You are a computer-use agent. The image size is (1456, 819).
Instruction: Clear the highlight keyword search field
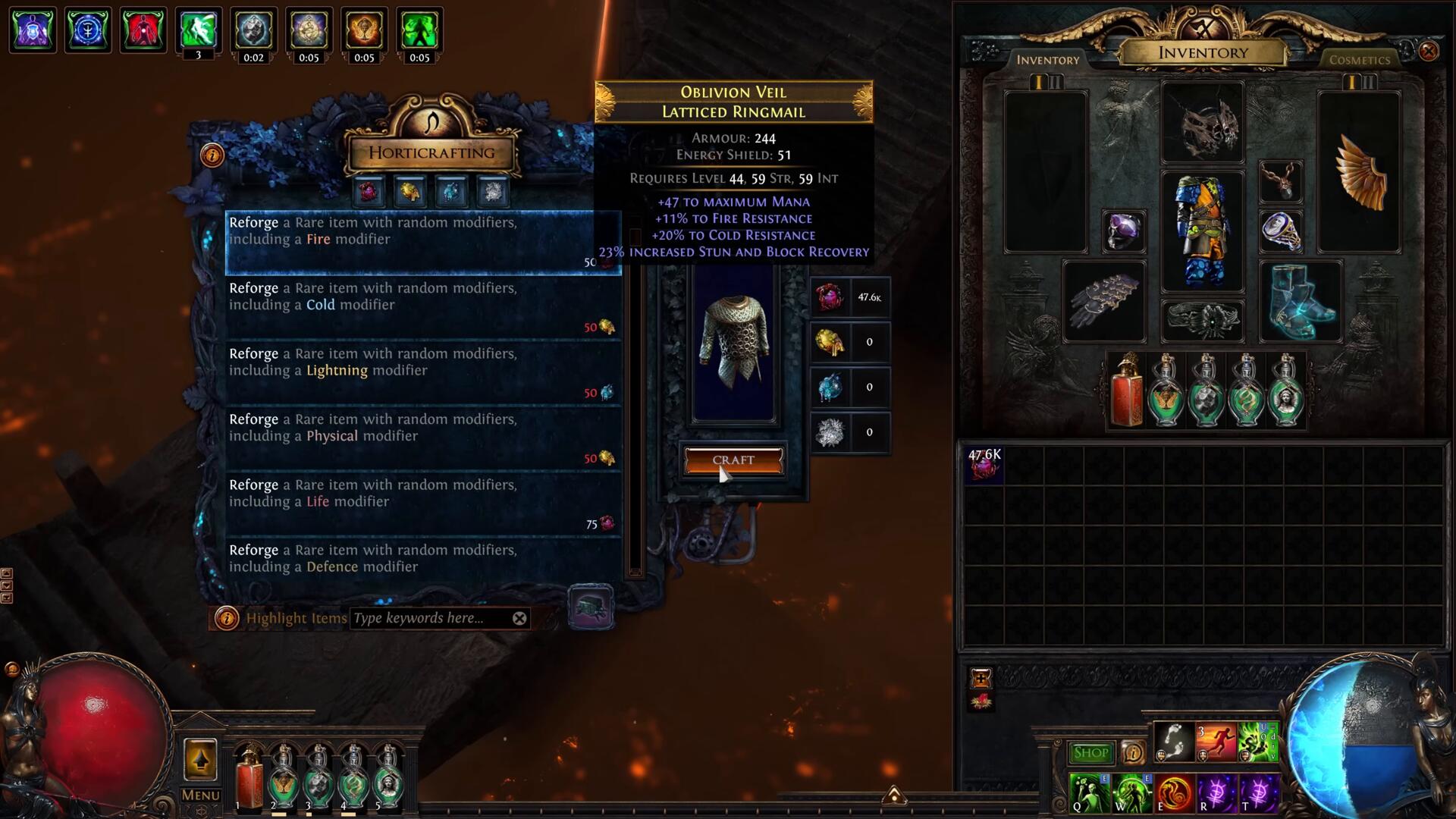pyautogui.click(x=519, y=618)
